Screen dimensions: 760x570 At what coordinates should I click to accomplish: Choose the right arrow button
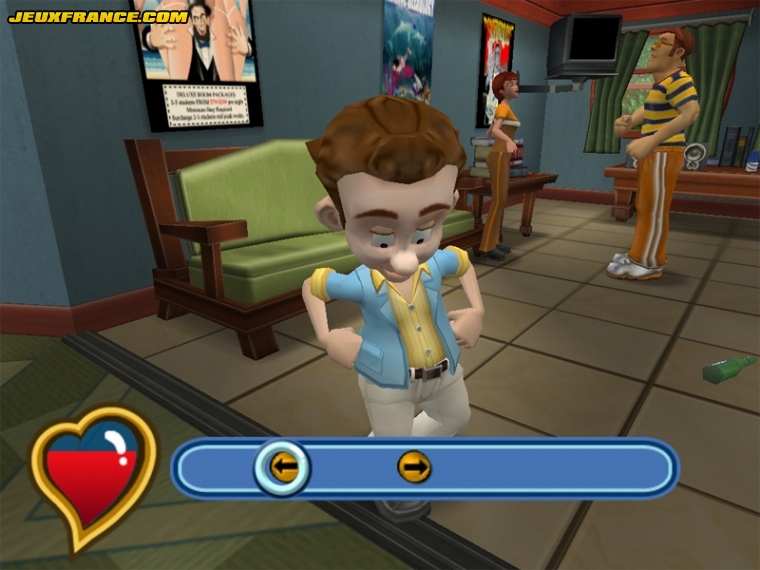(x=414, y=466)
